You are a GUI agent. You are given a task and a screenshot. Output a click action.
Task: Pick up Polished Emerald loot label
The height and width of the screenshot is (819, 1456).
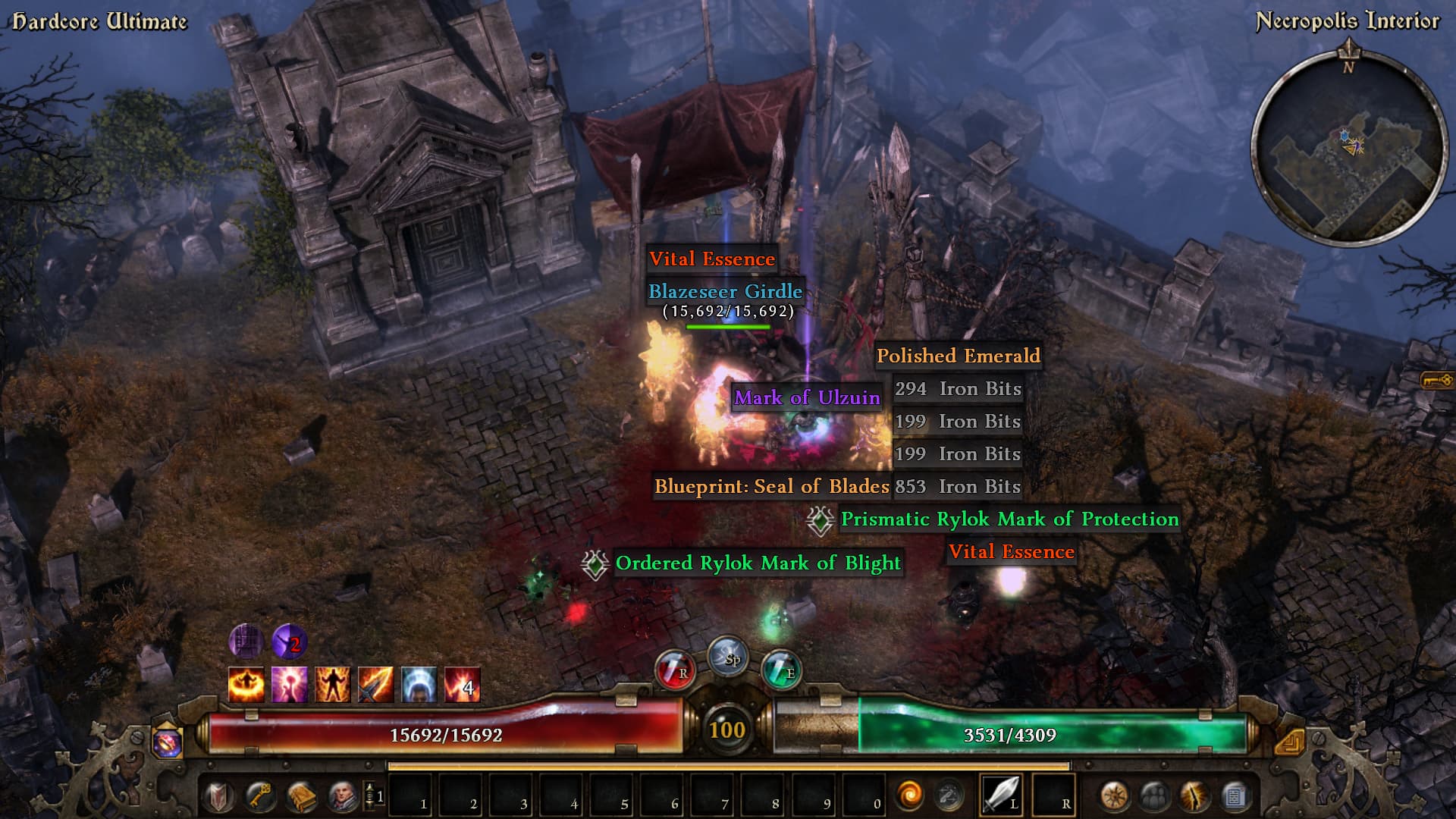tap(958, 356)
